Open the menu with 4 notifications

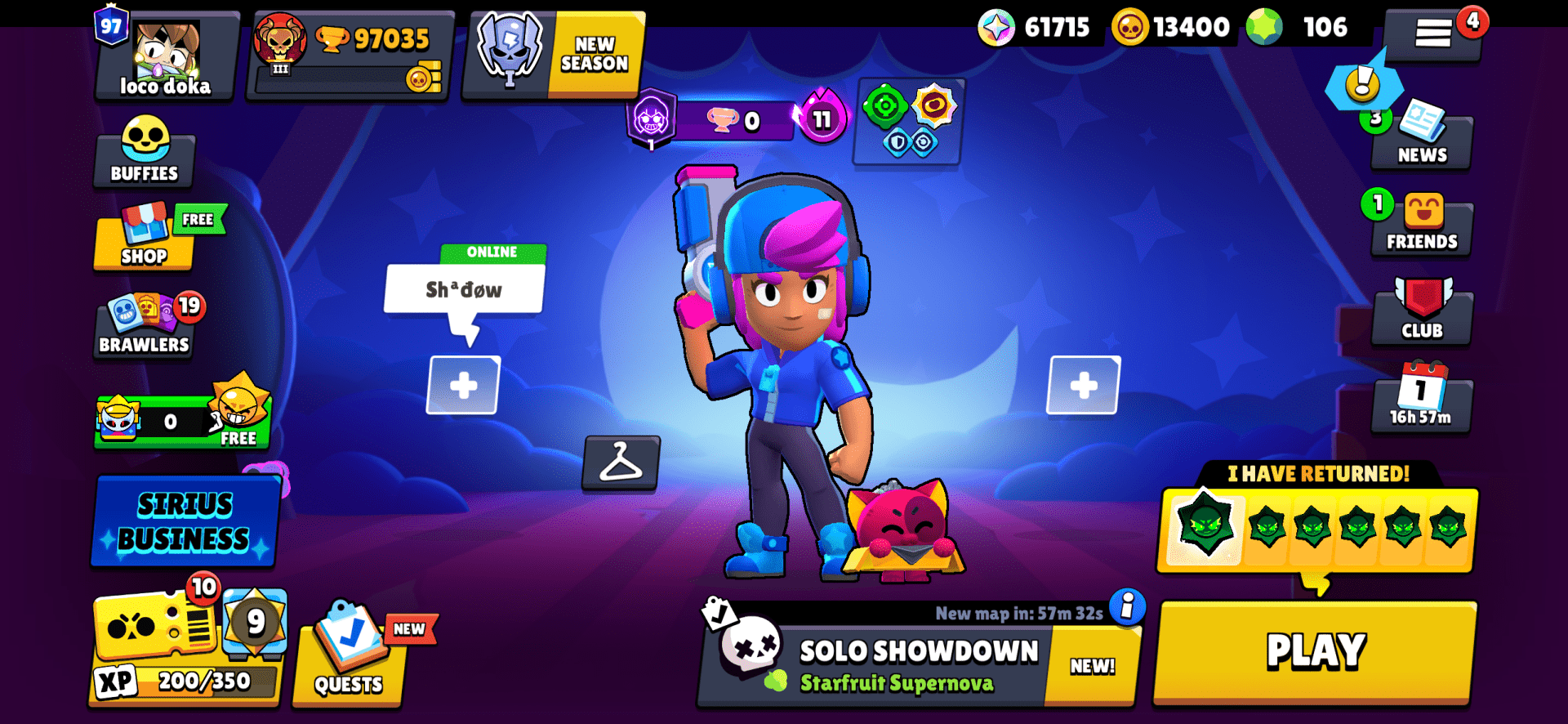pos(1434,29)
